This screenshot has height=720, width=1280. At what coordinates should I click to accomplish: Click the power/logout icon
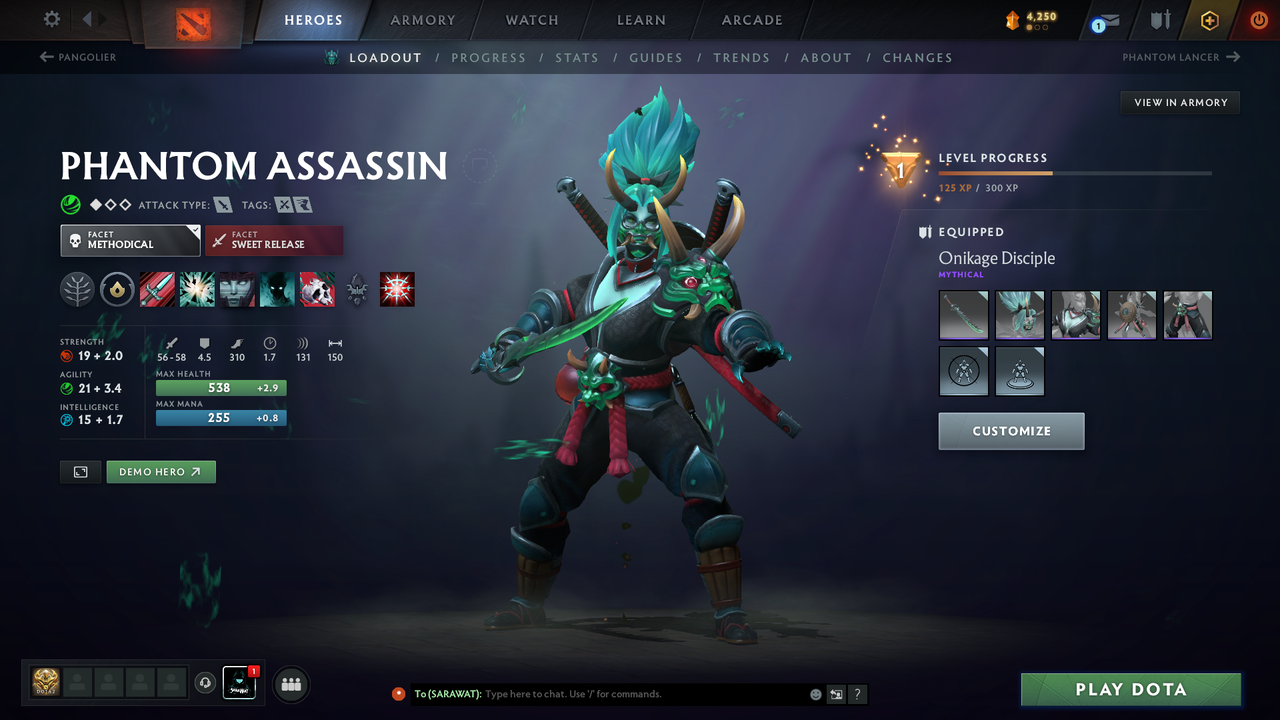[1257, 20]
